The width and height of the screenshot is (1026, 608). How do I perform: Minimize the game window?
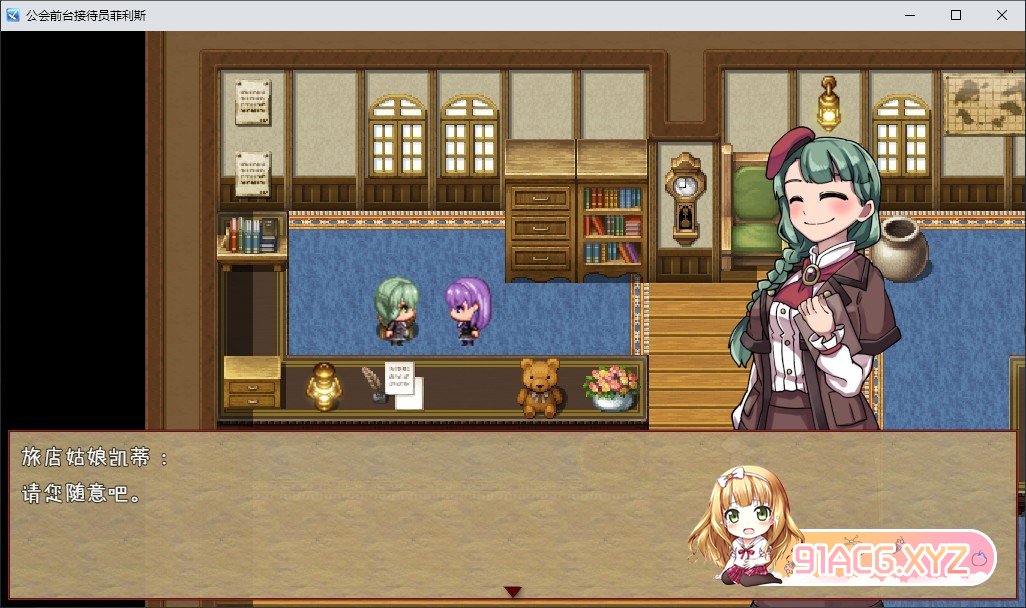tap(910, 15)
